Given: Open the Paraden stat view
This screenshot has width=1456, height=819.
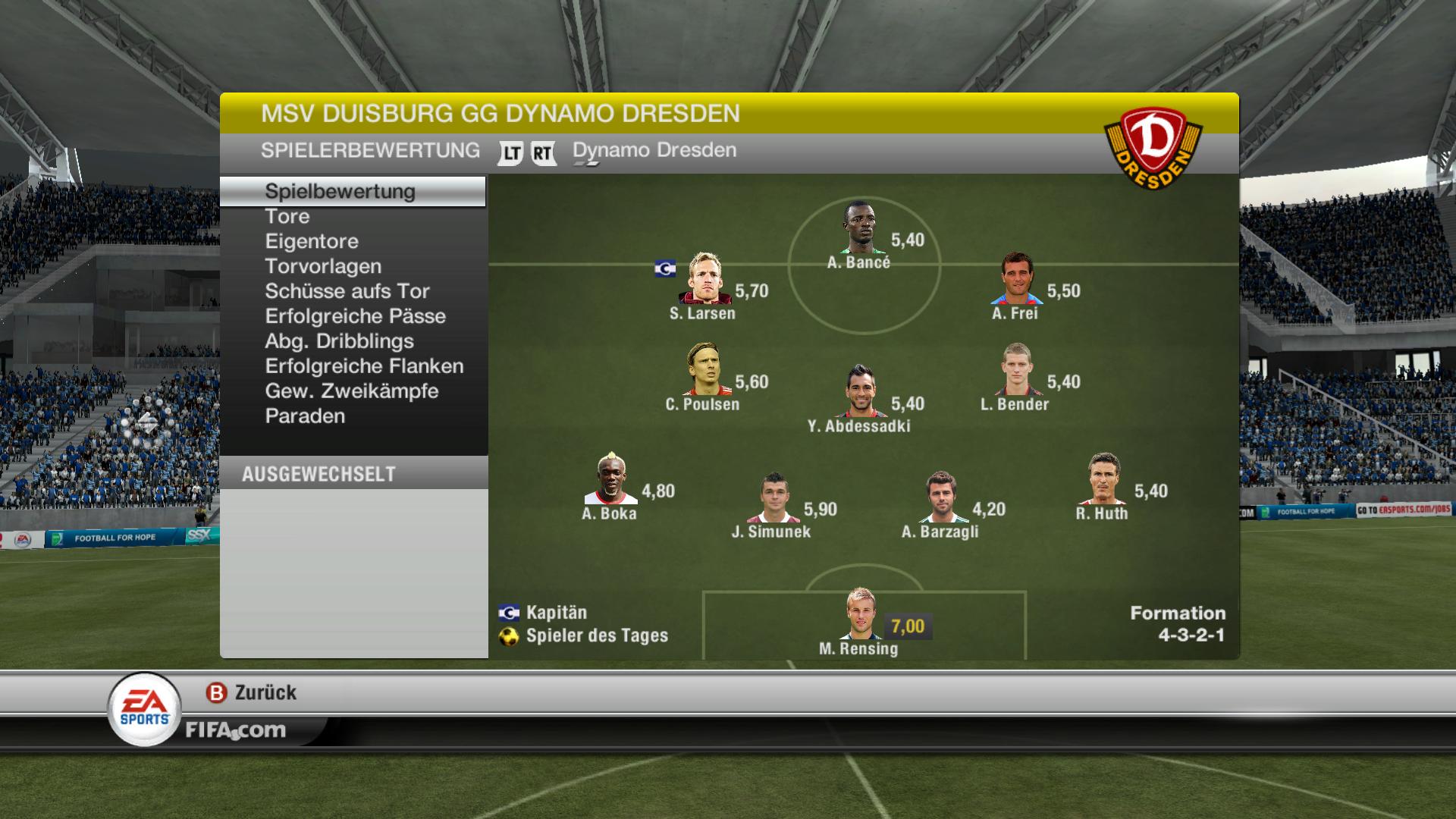Looking at the screenshot, I should click(x=305, y=416).
